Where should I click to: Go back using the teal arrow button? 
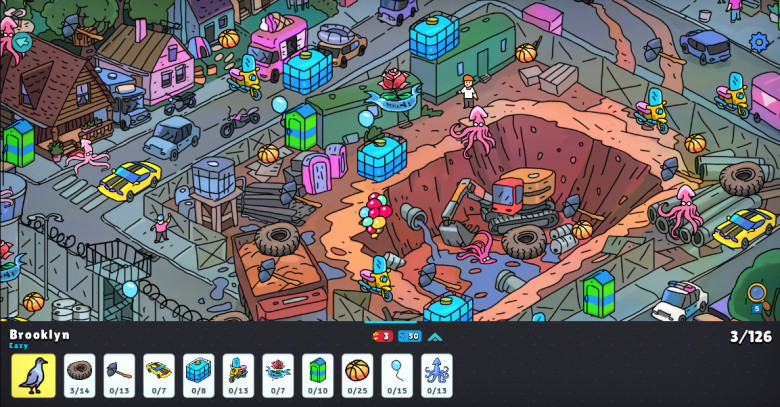click(x=22, y=42)
